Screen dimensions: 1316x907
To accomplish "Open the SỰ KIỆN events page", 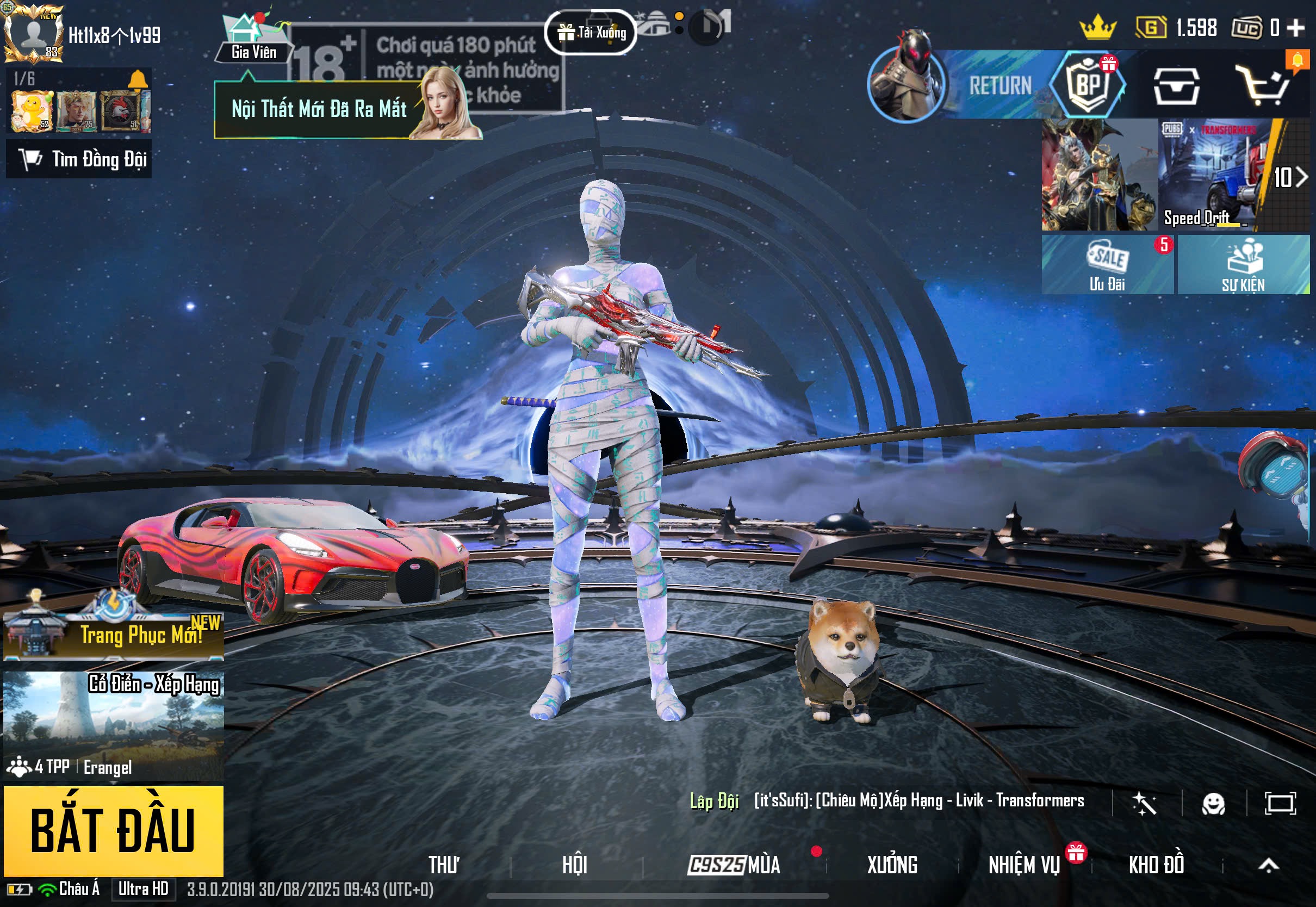I will 1243,265.
